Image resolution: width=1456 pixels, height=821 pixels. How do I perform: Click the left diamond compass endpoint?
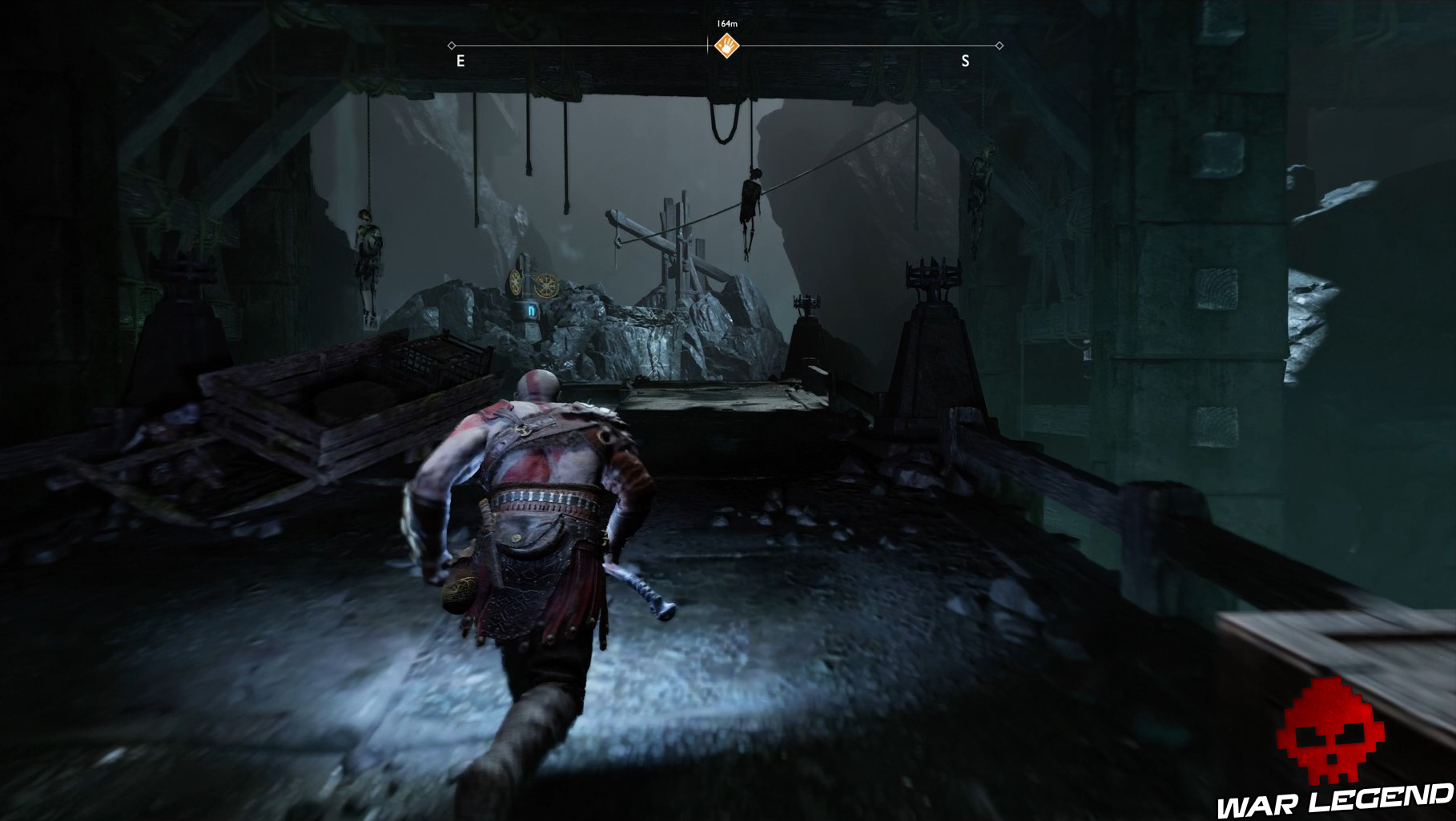[452, 46]
